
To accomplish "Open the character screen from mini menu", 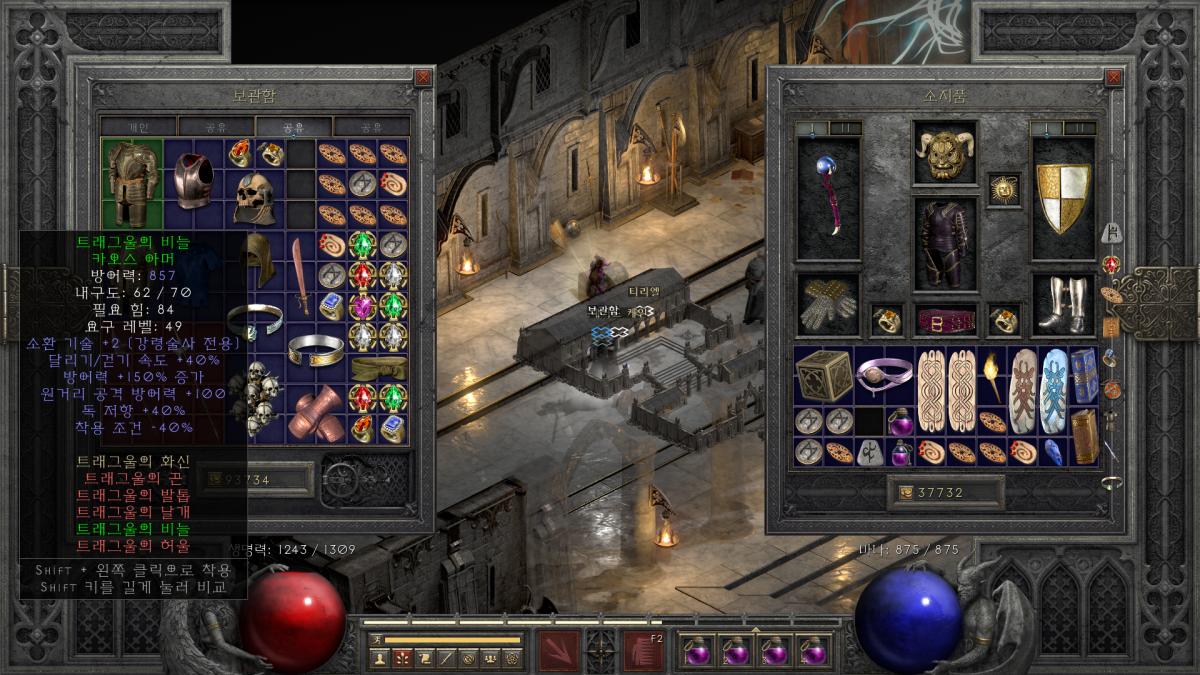I will click(x=380, y=658).
